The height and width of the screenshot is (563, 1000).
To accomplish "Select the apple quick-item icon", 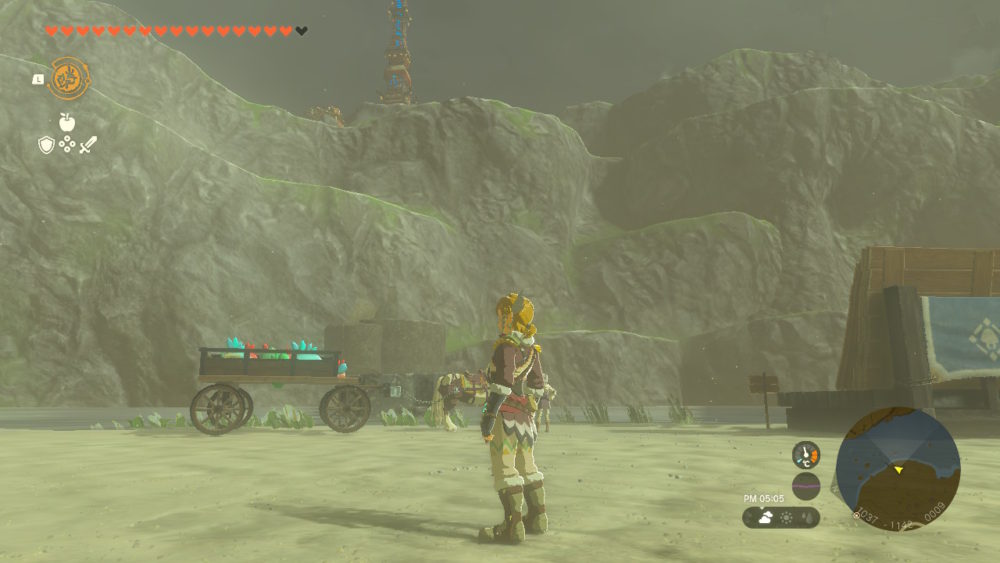I will [67, 122].
